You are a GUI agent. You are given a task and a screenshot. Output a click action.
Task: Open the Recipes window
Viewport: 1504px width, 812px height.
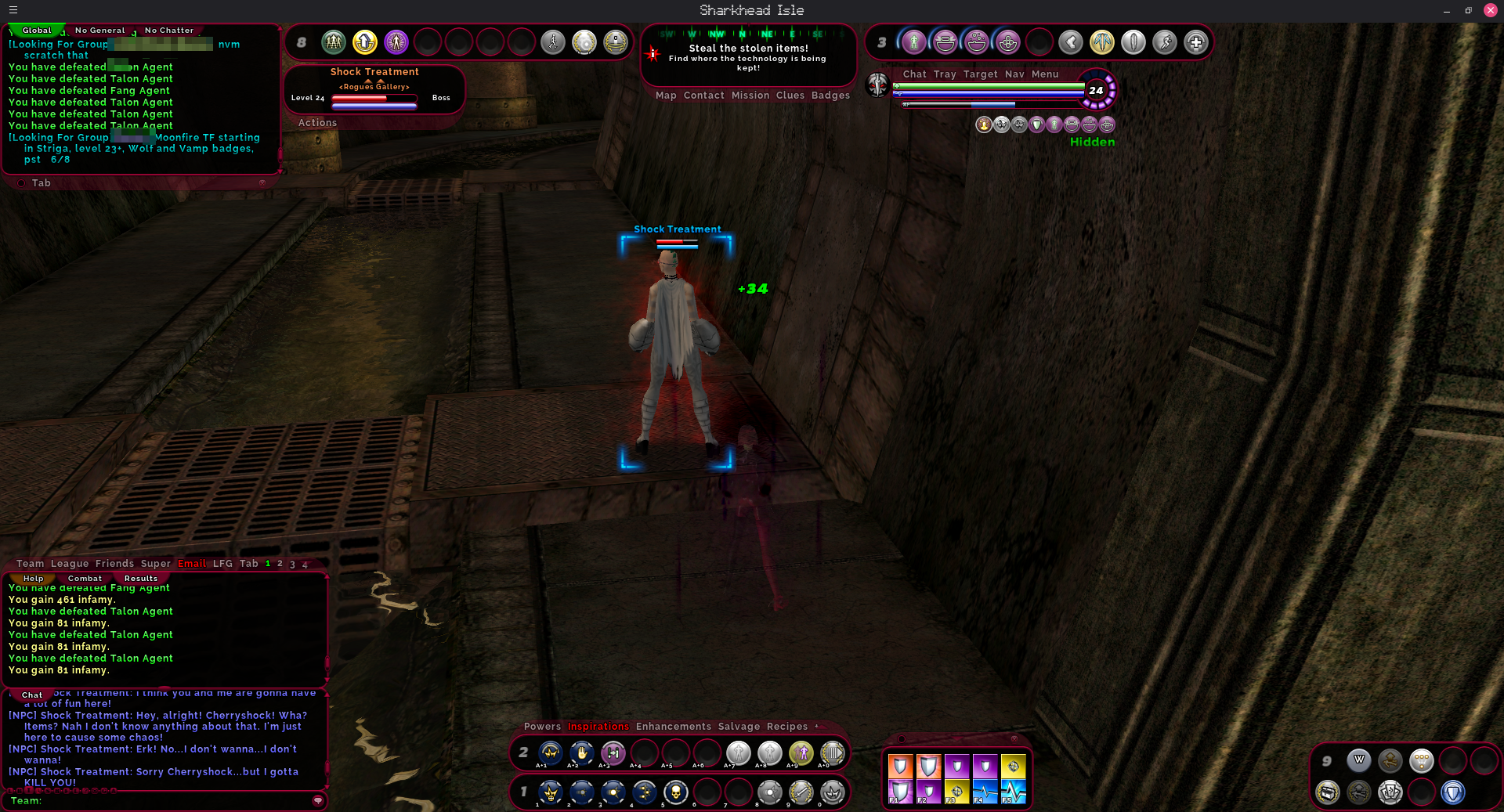[x=786, y=727]
